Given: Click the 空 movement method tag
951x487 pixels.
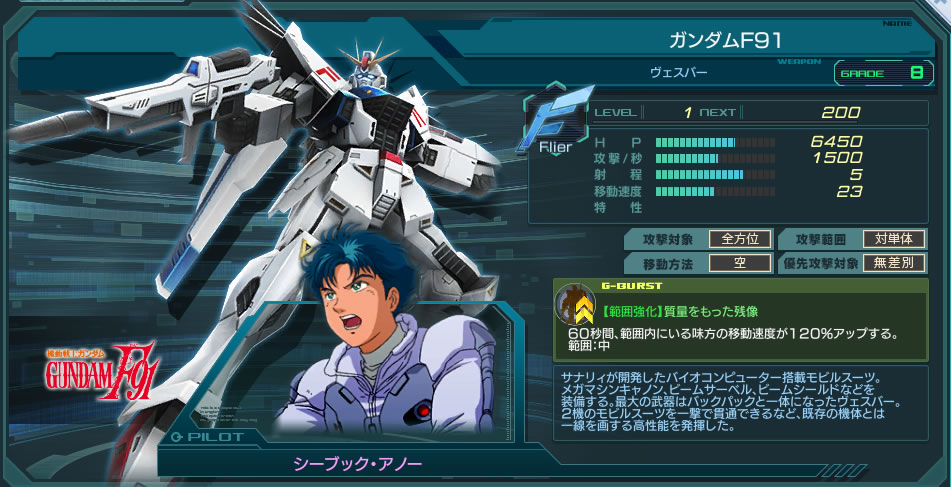Looking at the screenshot, I should (x=739, y=264).
